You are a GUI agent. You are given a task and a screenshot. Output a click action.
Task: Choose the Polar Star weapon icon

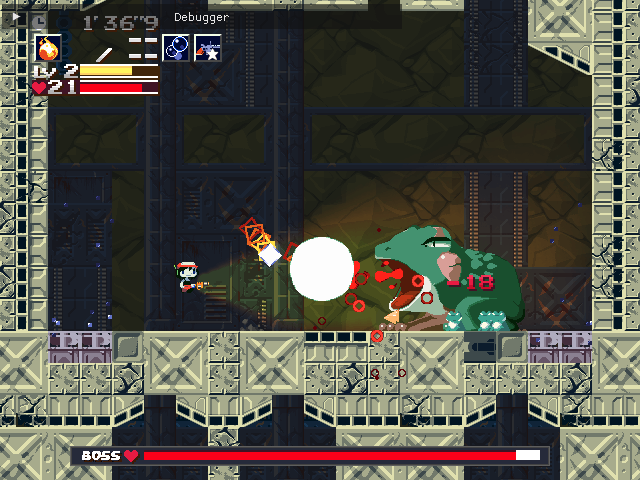208,47
